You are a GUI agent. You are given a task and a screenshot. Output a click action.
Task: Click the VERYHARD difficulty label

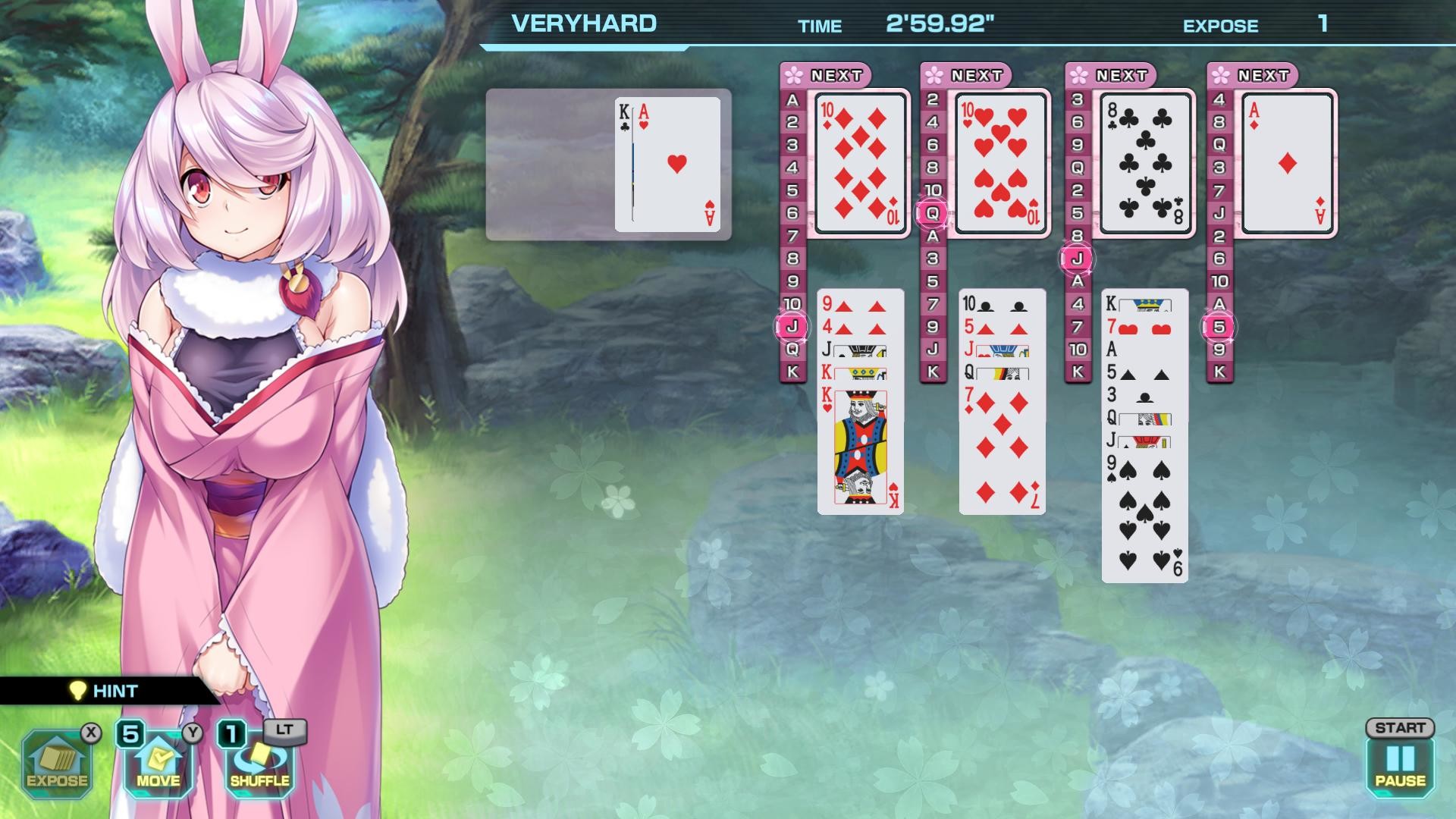(584, 23)
